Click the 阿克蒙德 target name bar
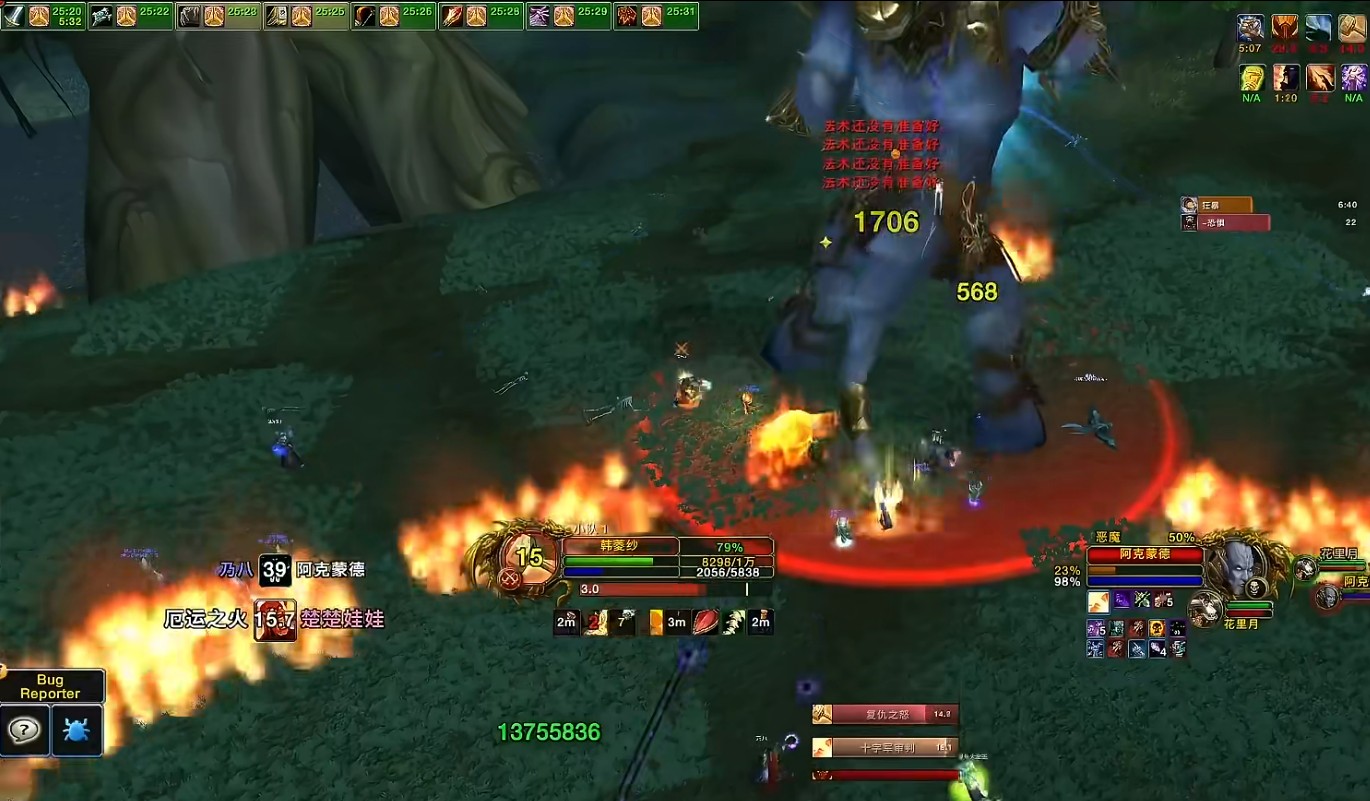The height and width of the screenshot is (801, 1370). coord(1145,555)
